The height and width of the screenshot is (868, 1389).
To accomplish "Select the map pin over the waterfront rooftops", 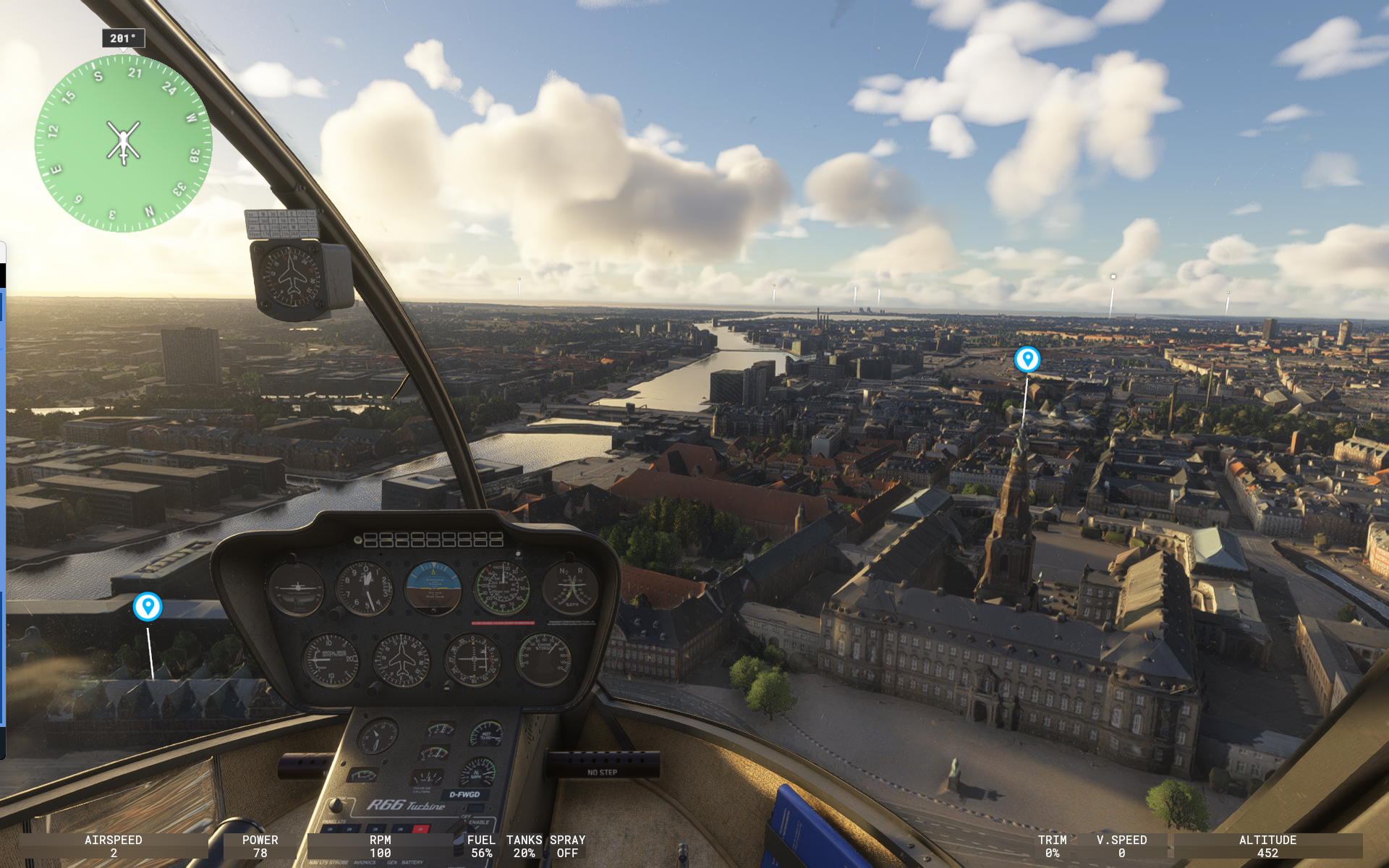I will (148, 606).
